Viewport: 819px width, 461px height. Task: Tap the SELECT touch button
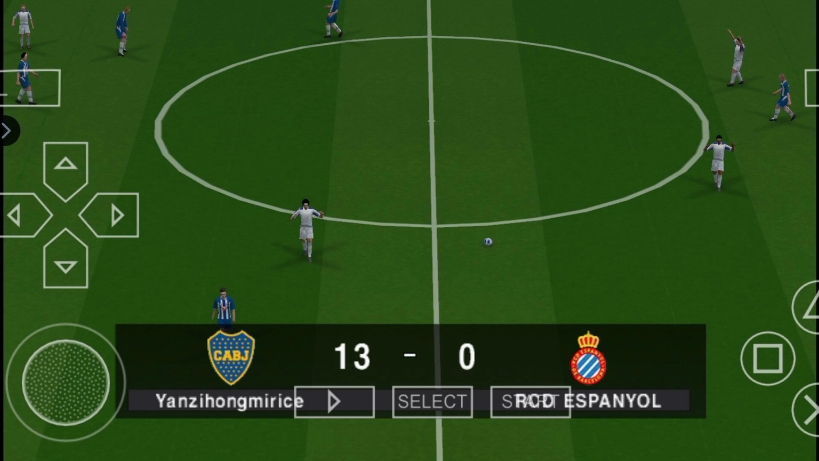coord(432,402)
